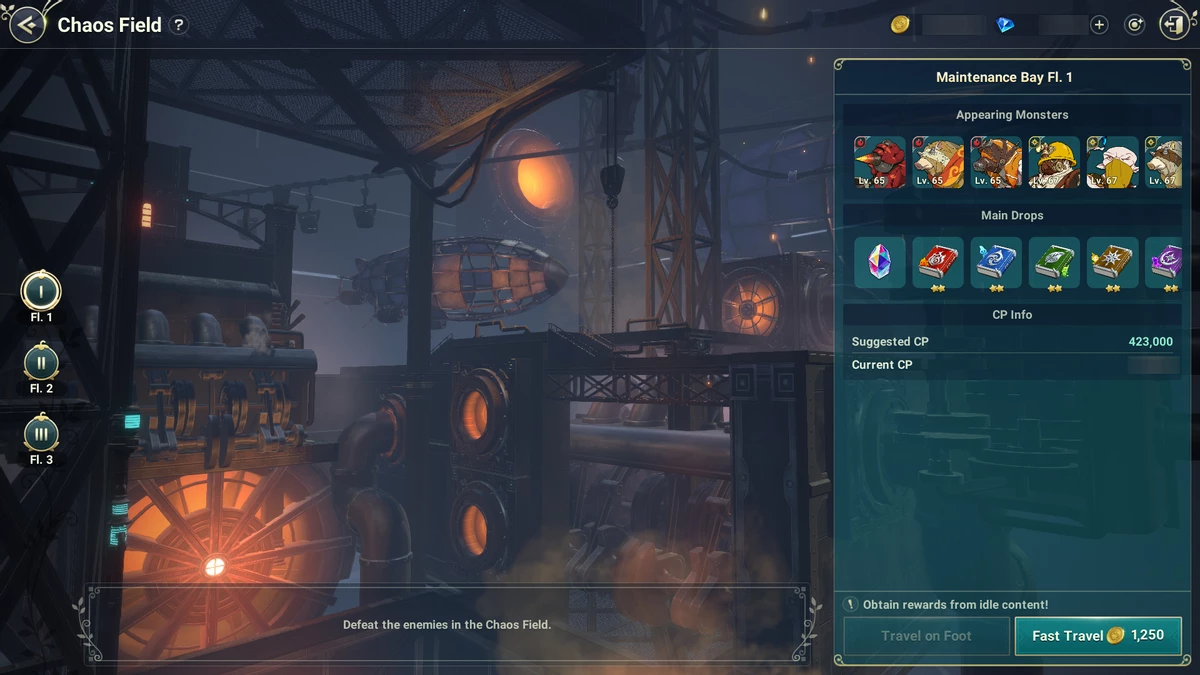Image resolution: width=1200 pixels, height=675 pixels.
Task: Choose the Fl. 3 stage marker
Action: [41, 434]
